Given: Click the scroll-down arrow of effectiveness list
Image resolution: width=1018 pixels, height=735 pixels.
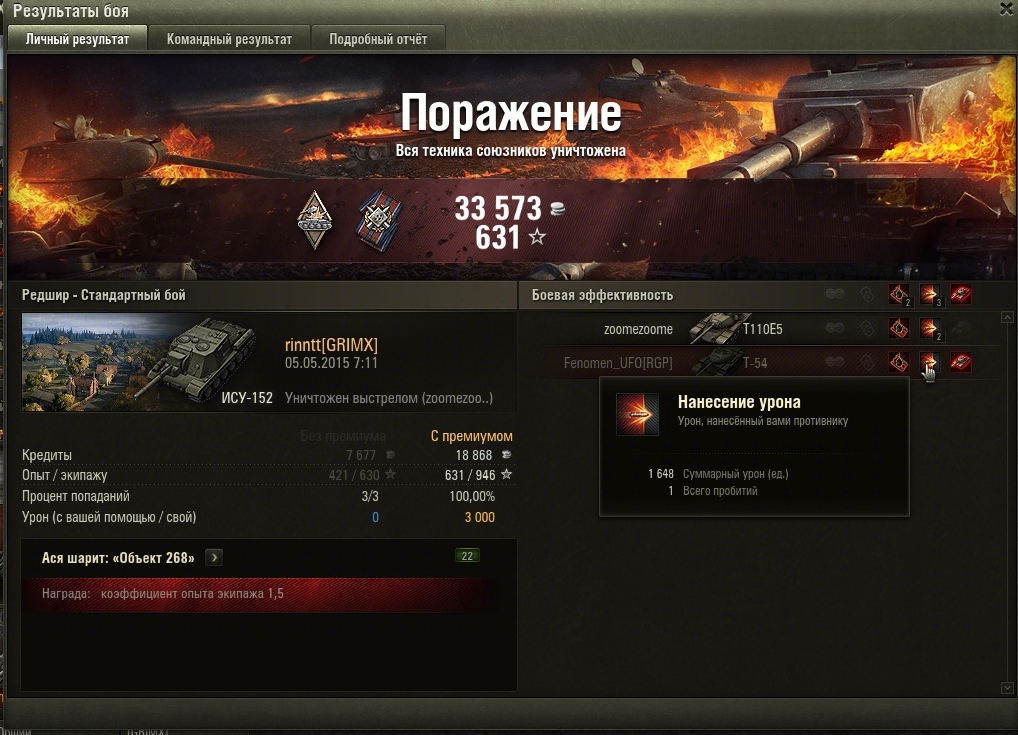Looking at the screenshot, I should [x=1007, y=688].
